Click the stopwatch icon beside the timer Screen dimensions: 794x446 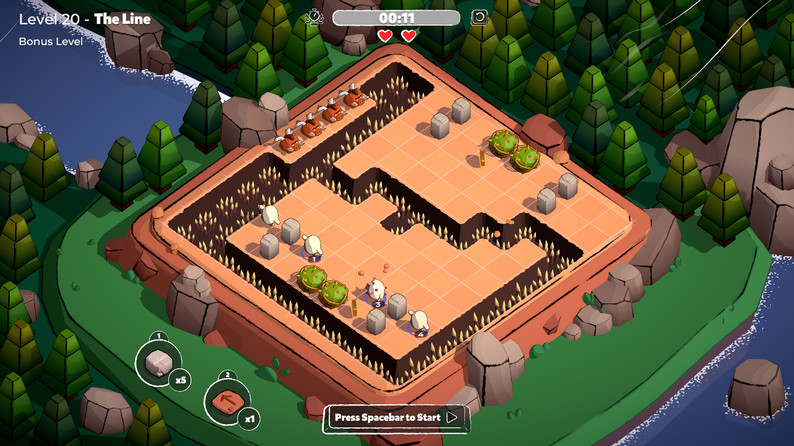tap(315, 17)
